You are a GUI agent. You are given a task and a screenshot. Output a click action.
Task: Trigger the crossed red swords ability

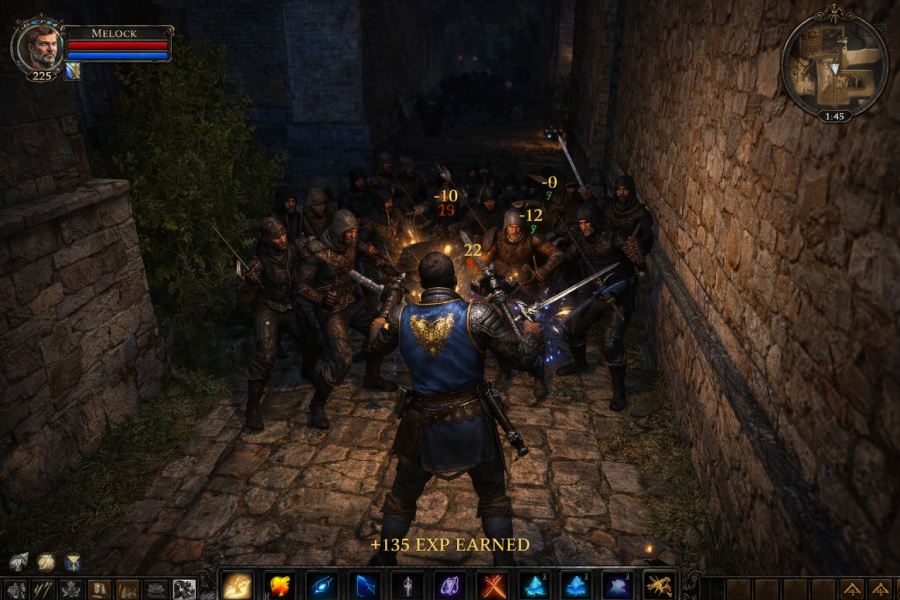click(492, 585)
